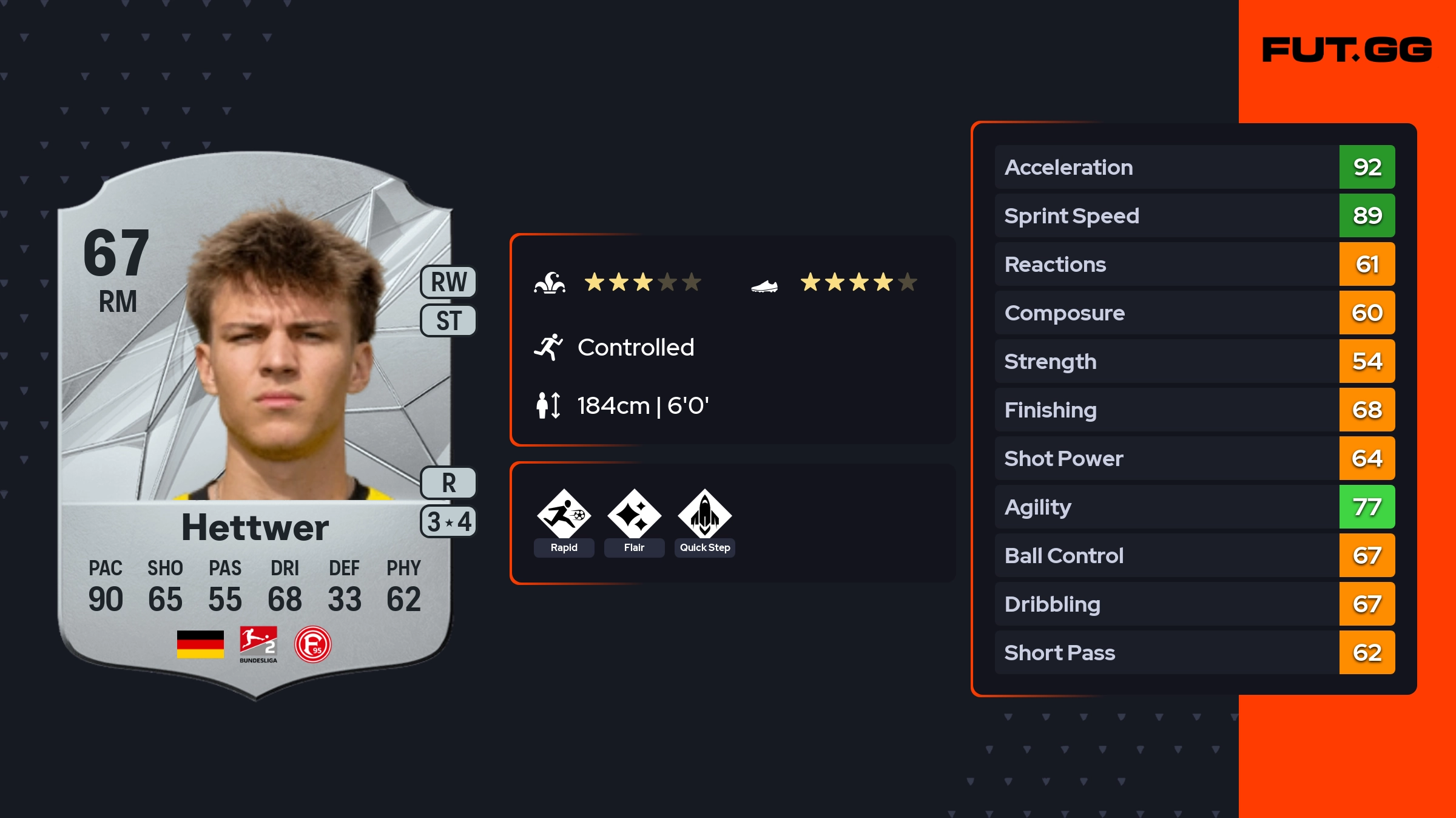Screen dimensions: 1456x818
Task: Select the Rapid playstyle icon
Action: pyautogui.click(x=564, y=515)
